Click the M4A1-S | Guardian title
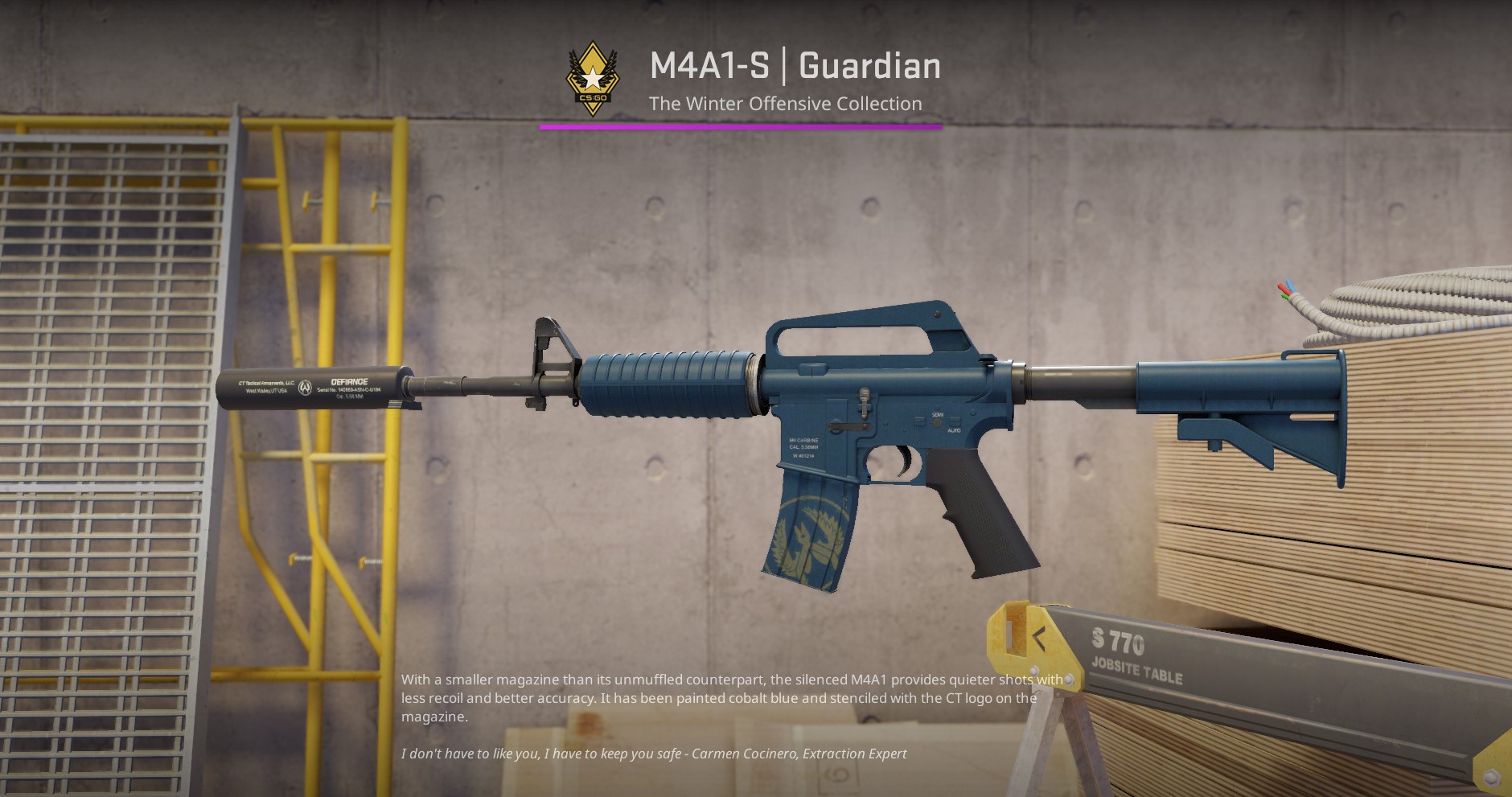 [795, 66]
